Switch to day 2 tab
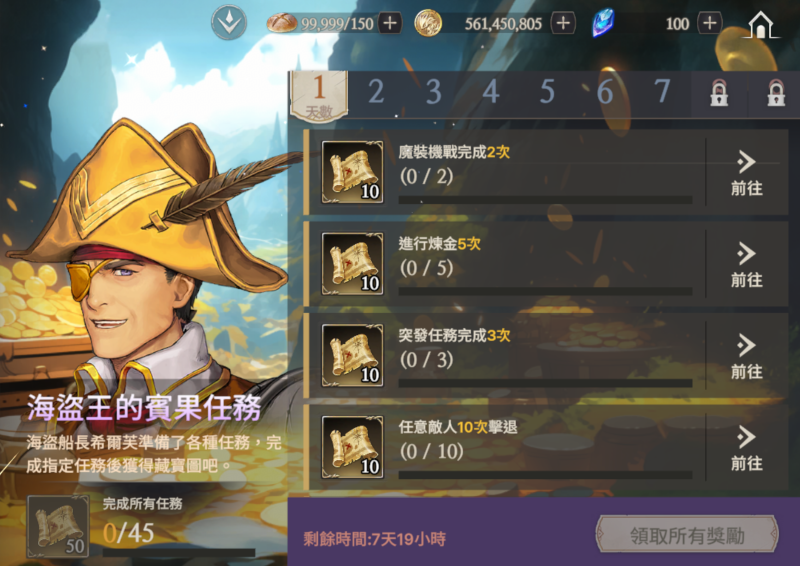Image resolution: width=800 pixels, height=566 pixels. pyautogui.click(x=376, y=93)
